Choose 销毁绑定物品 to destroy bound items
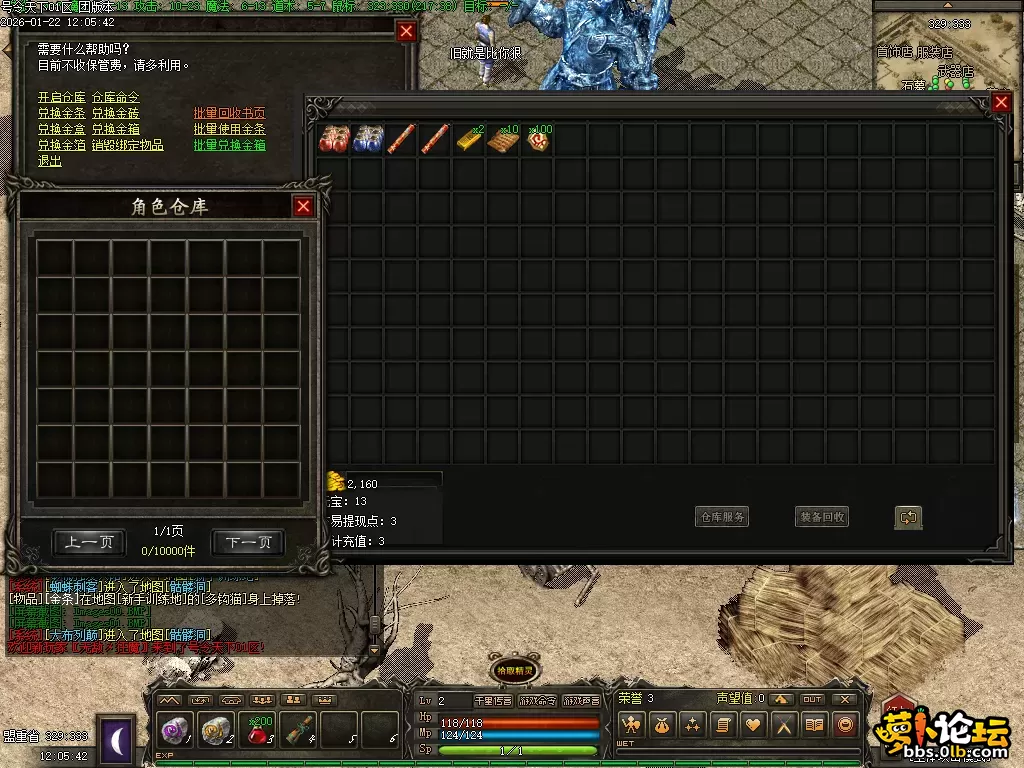1024x768 pixels. click(x=128, y=145)
